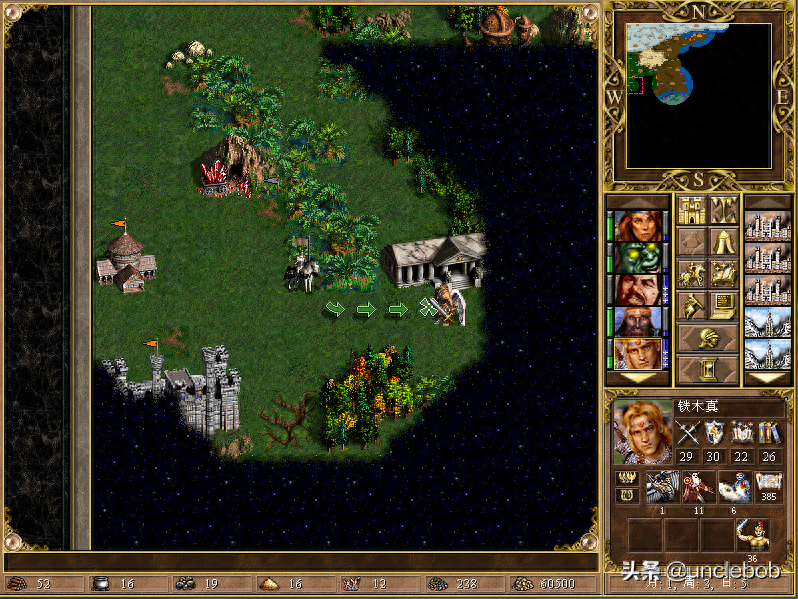This screenshot has width=798, height=599.
Task: Open the spellbook button
Action: [x=723, y=274]
